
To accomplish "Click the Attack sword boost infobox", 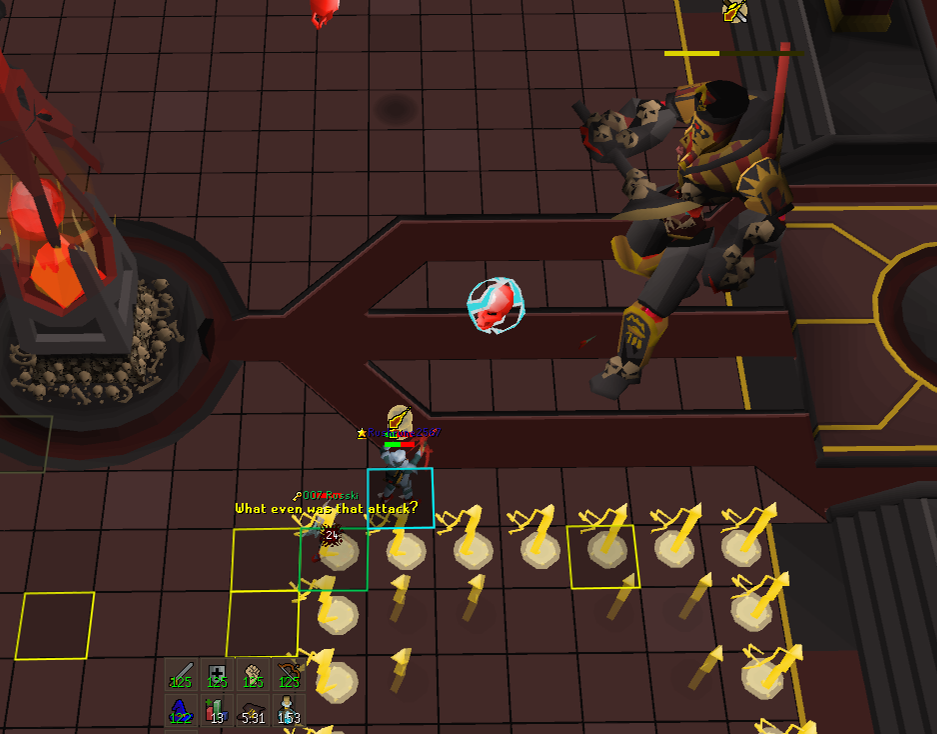I will [181, 675].
